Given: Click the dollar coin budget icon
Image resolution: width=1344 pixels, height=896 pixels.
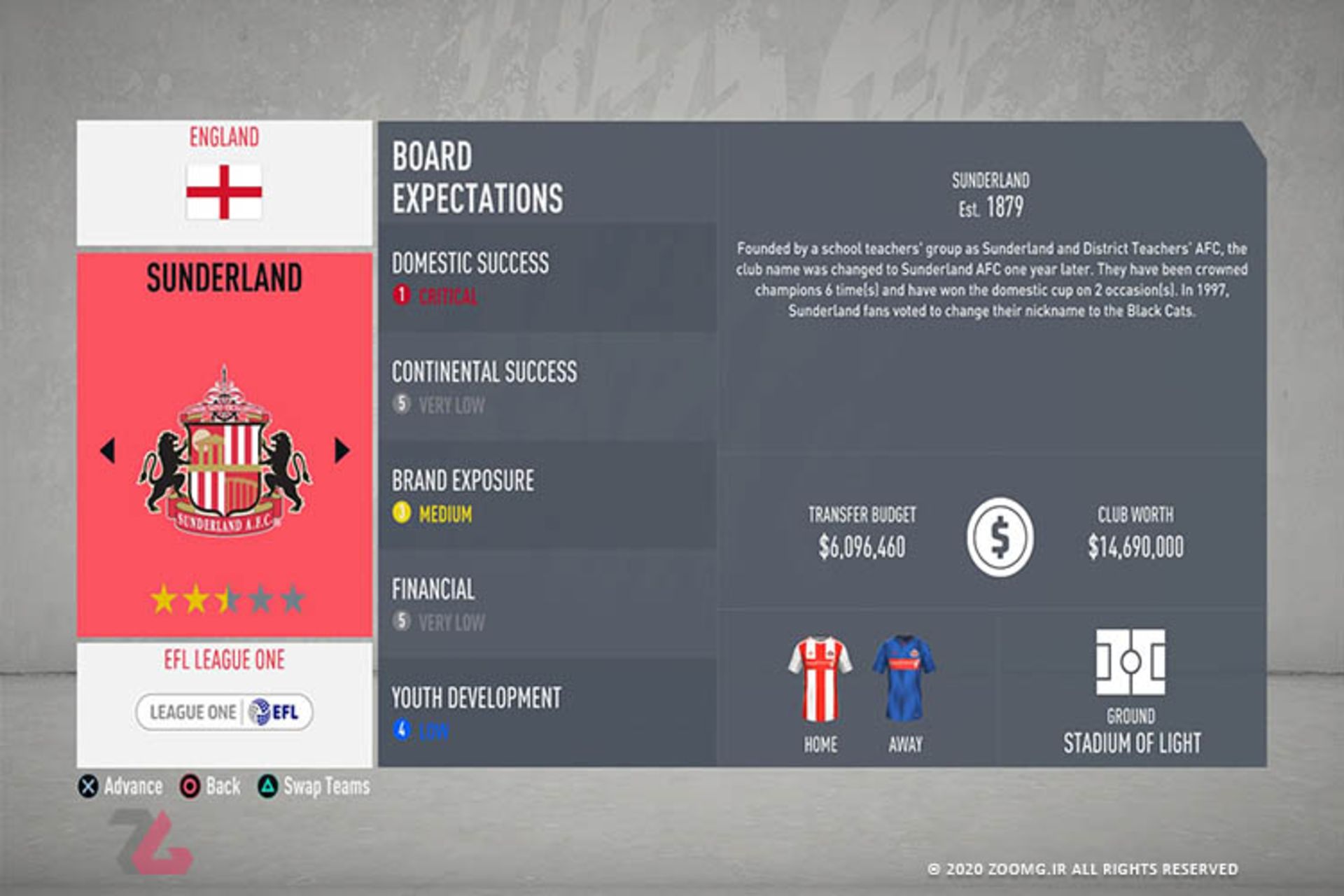Looking at the screenshot, I should [1000, 537].
